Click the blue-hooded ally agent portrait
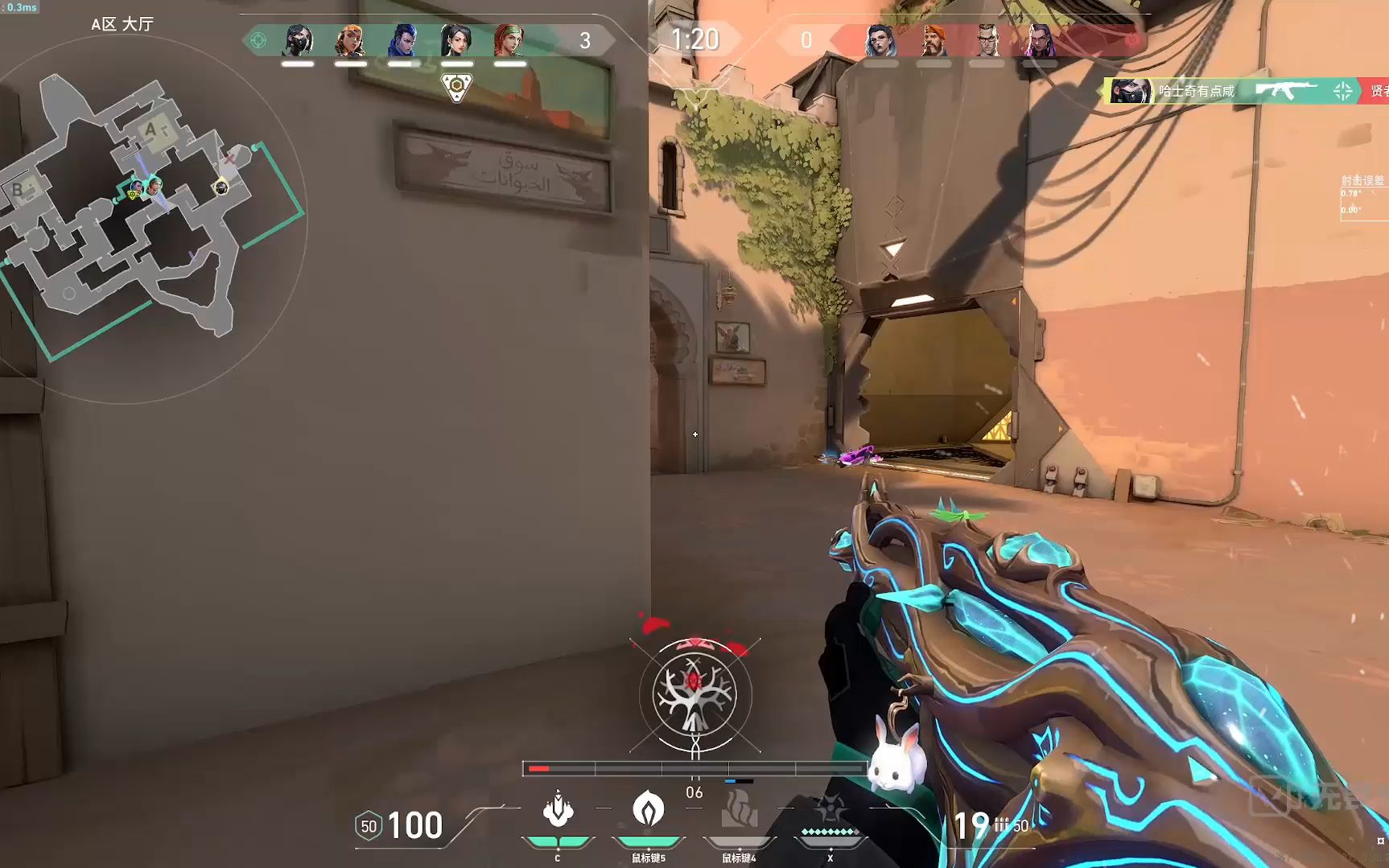The height and width of the screenshot is (868, 1389). [403, 40]
